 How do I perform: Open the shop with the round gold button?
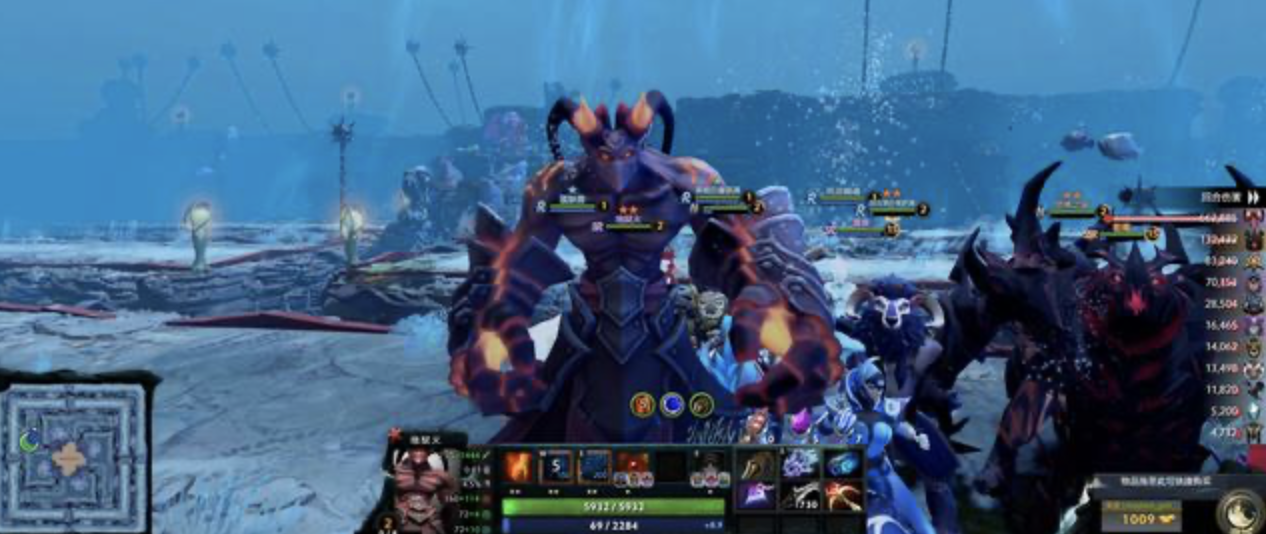click(x=1238, y=507)
